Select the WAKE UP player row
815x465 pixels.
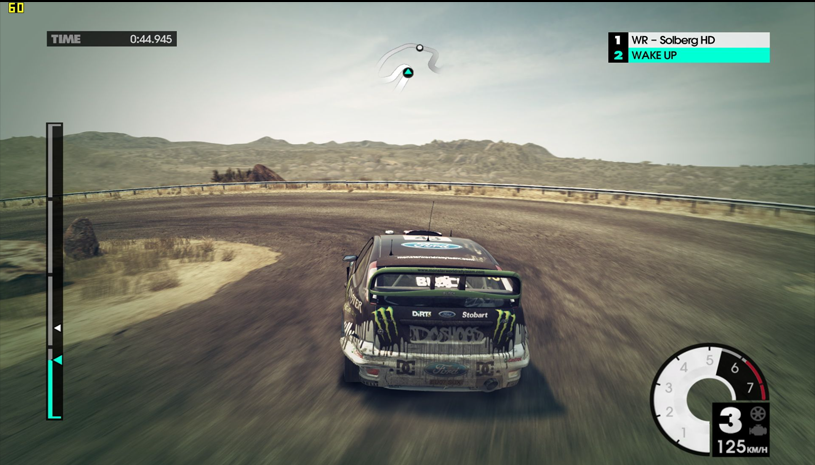tap(689, 56)
